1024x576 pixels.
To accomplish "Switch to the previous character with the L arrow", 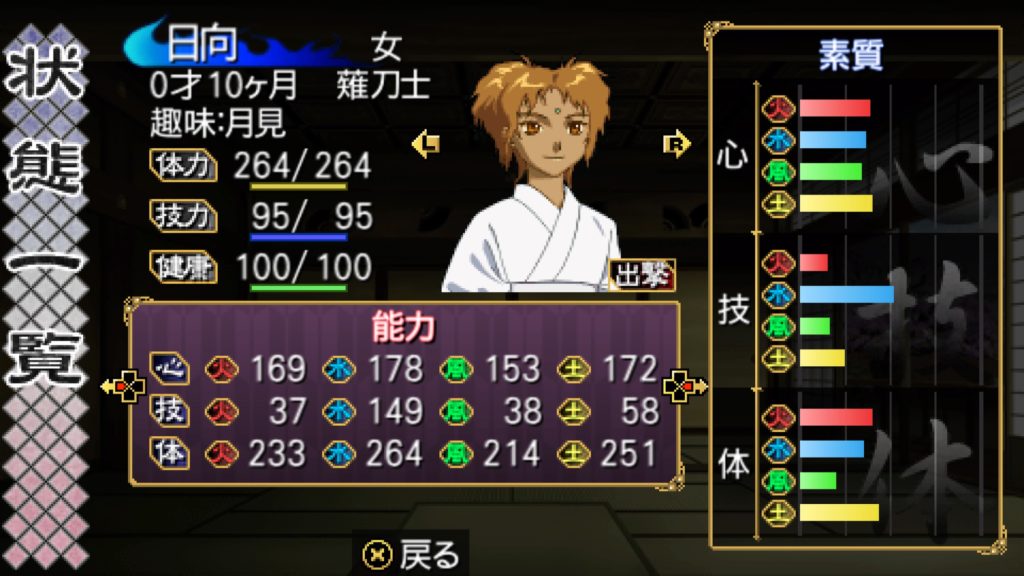I will click(x=426, y=145).
